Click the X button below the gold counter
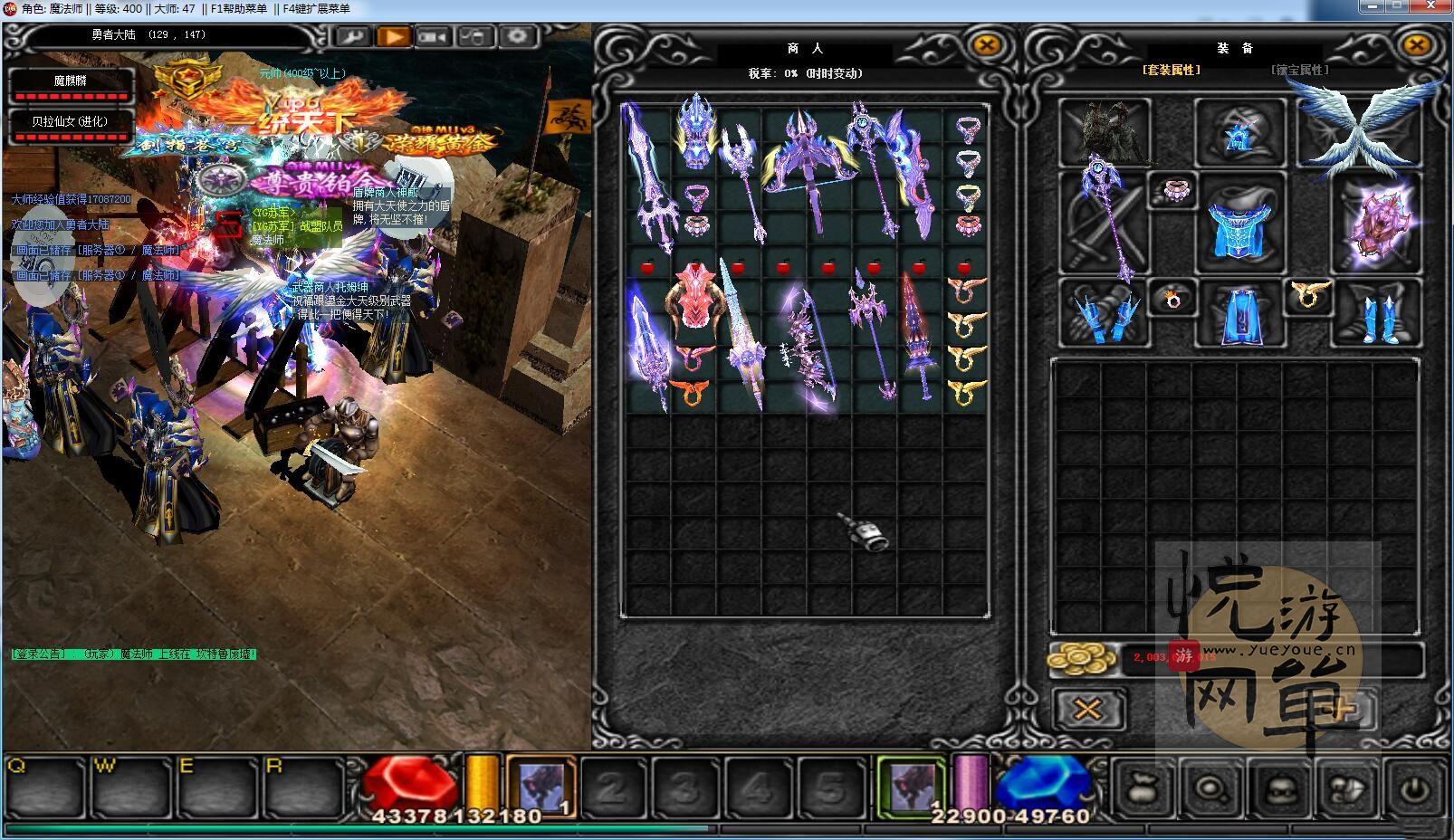This screenshot has width=1454, height=840. 1087,709
